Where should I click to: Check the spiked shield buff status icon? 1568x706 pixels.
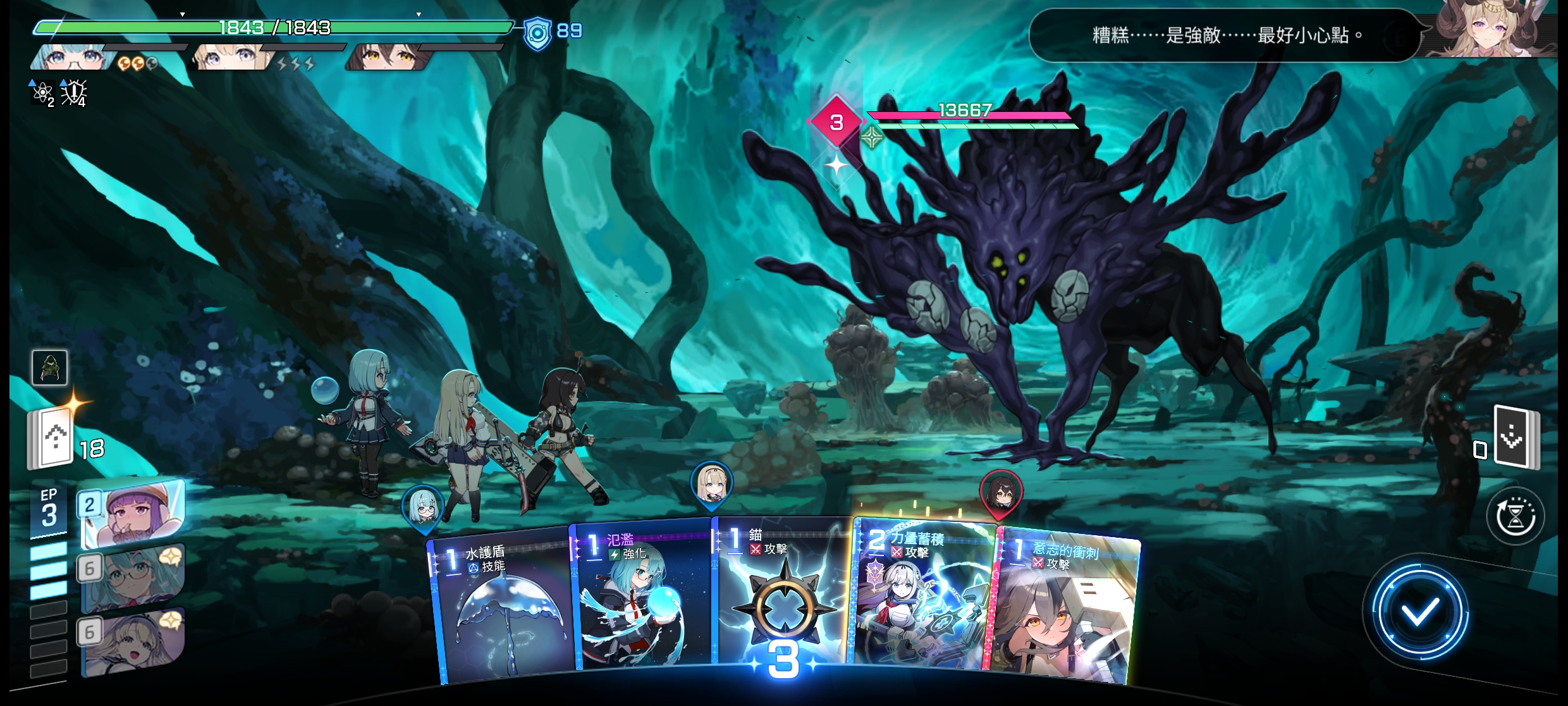coord(74,94)
